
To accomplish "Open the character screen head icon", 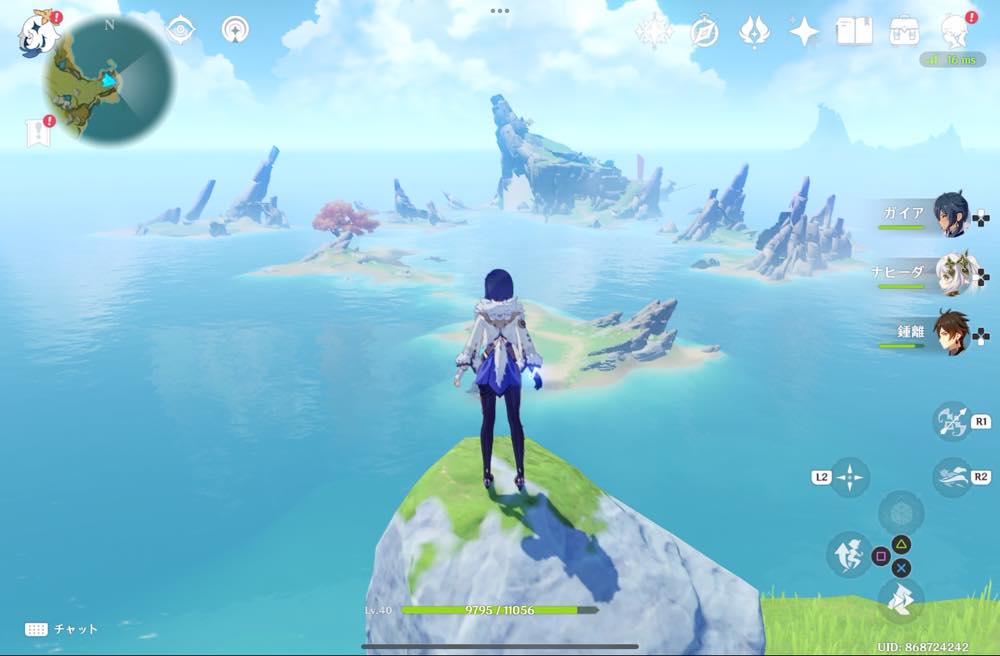I will pos(955,32).
